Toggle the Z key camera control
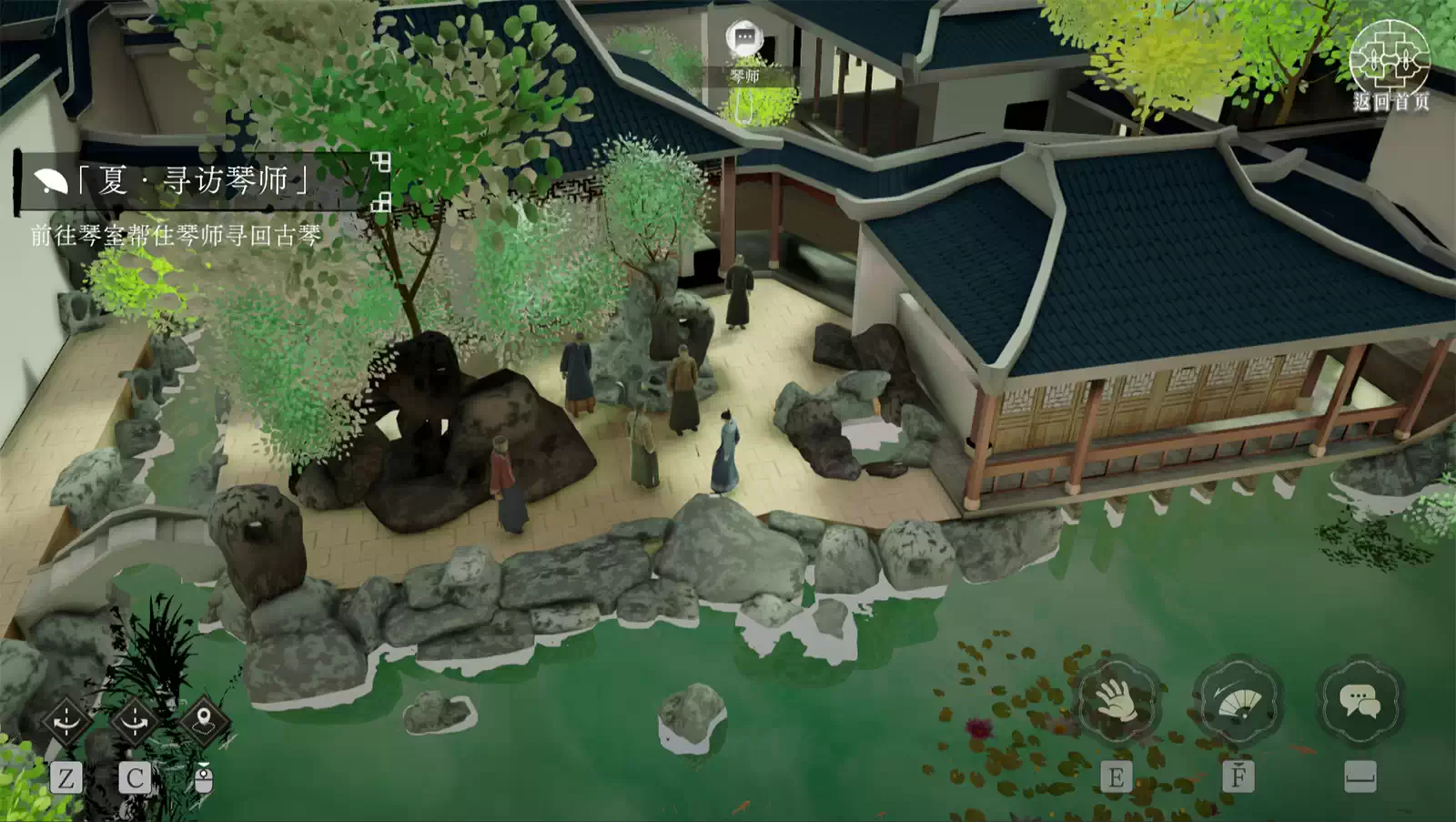This screenshot has height=822, width=1456. [65, 778]
